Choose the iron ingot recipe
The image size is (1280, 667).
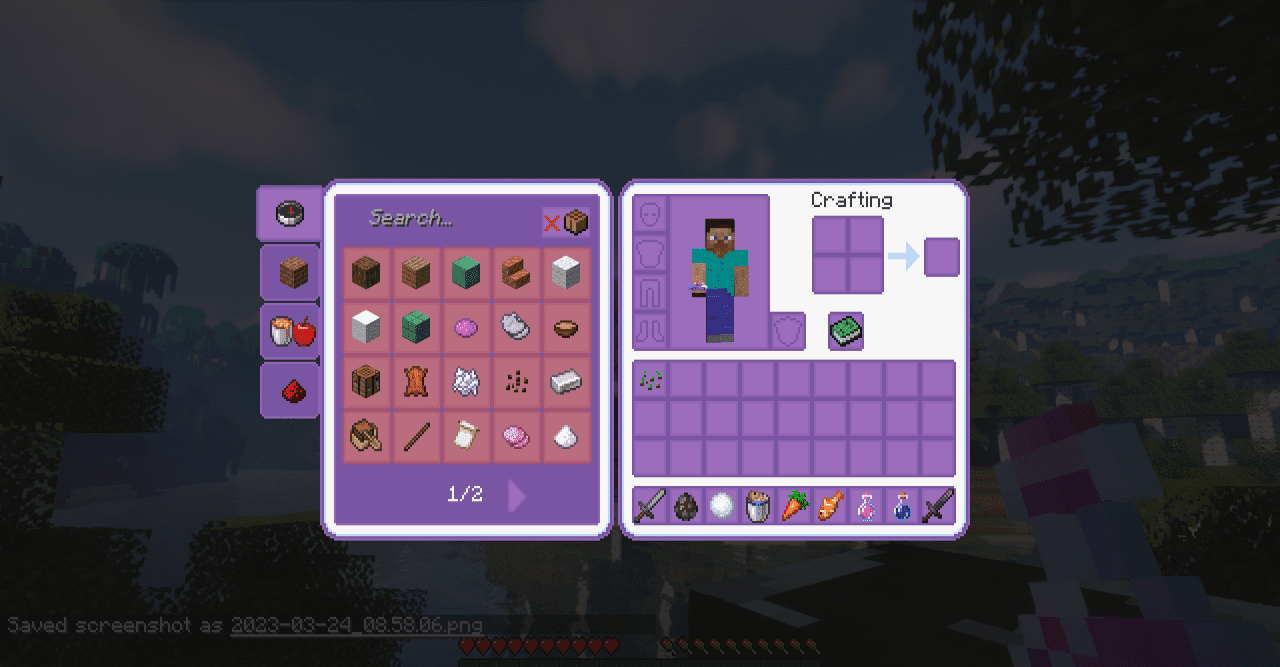point(566,382)
